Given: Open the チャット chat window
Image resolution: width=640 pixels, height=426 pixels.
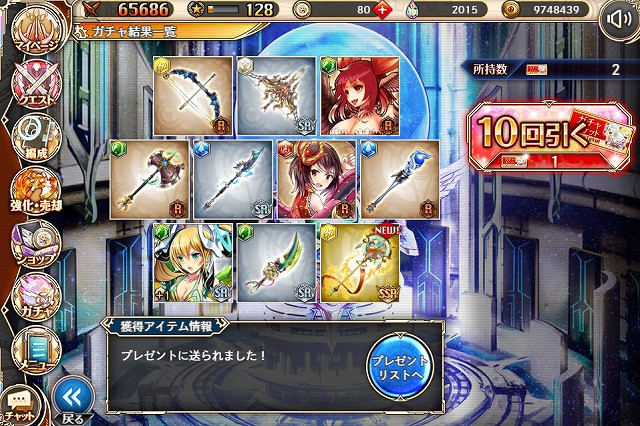Looking at the screenshot, I should pos(20,405).
